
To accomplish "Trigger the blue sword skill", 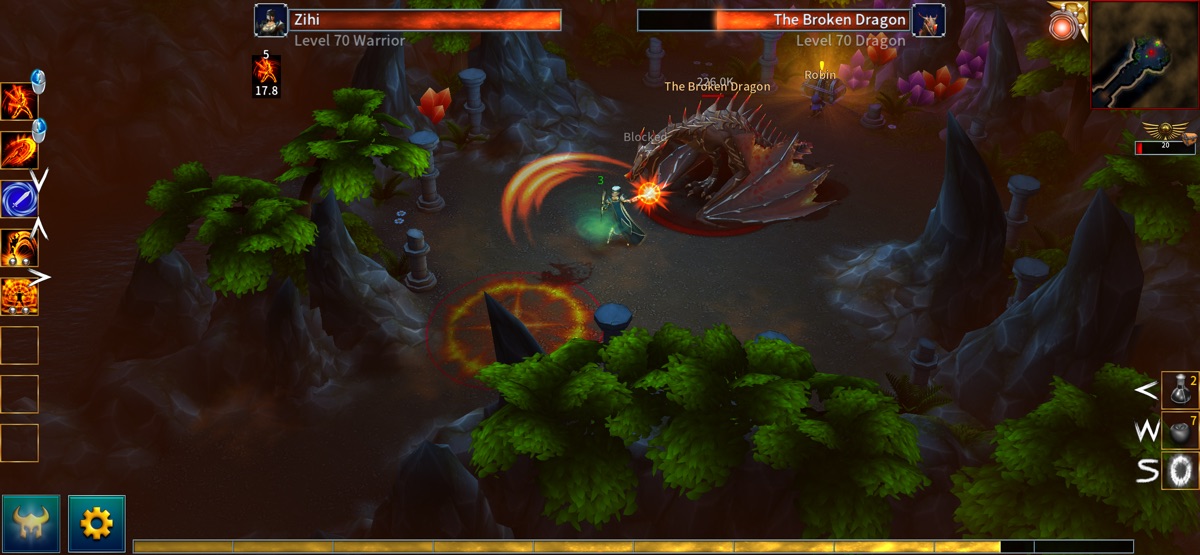I will (x=19, y=198).
